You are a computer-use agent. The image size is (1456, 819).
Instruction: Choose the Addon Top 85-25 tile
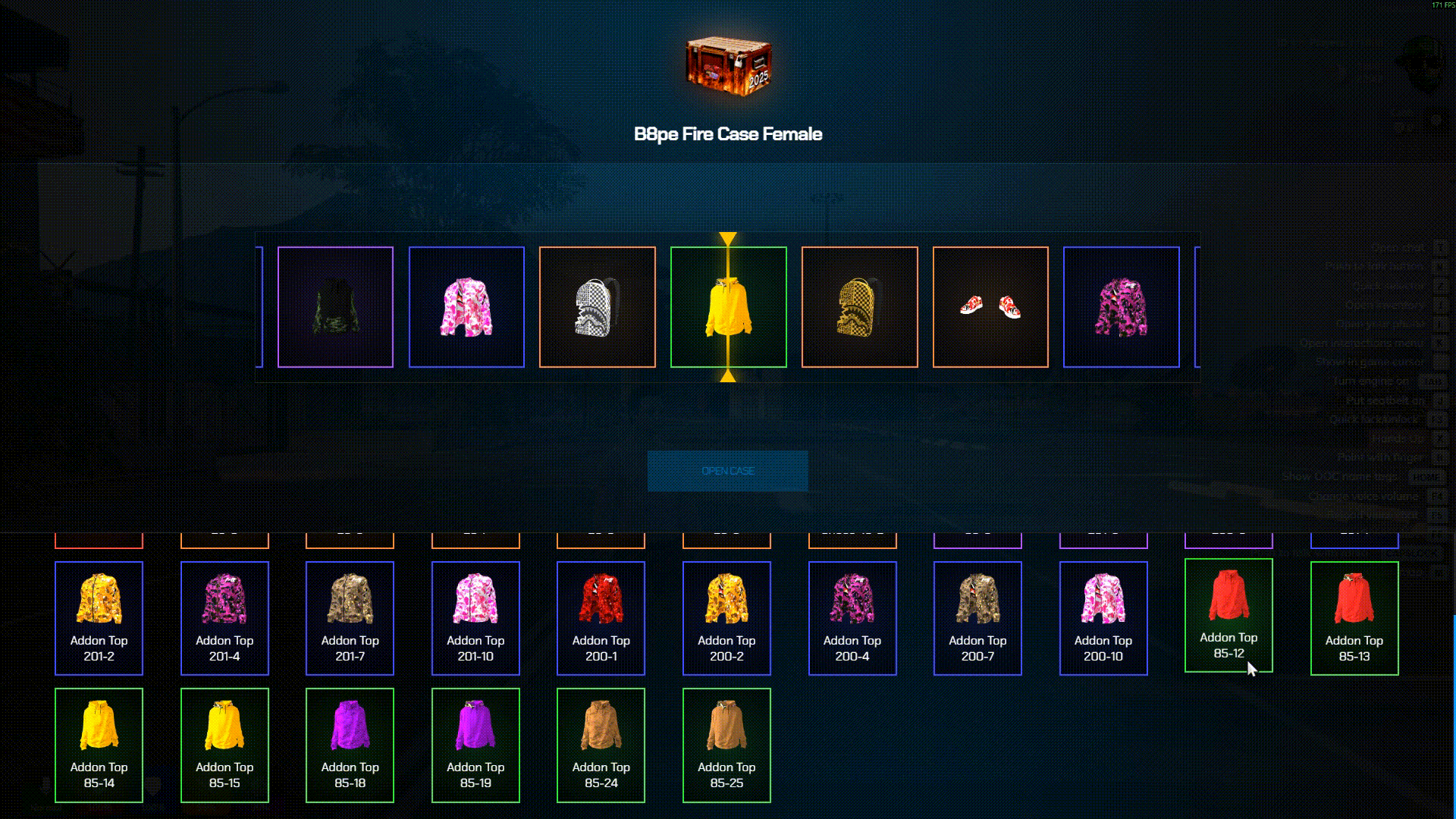pos(726,745)
